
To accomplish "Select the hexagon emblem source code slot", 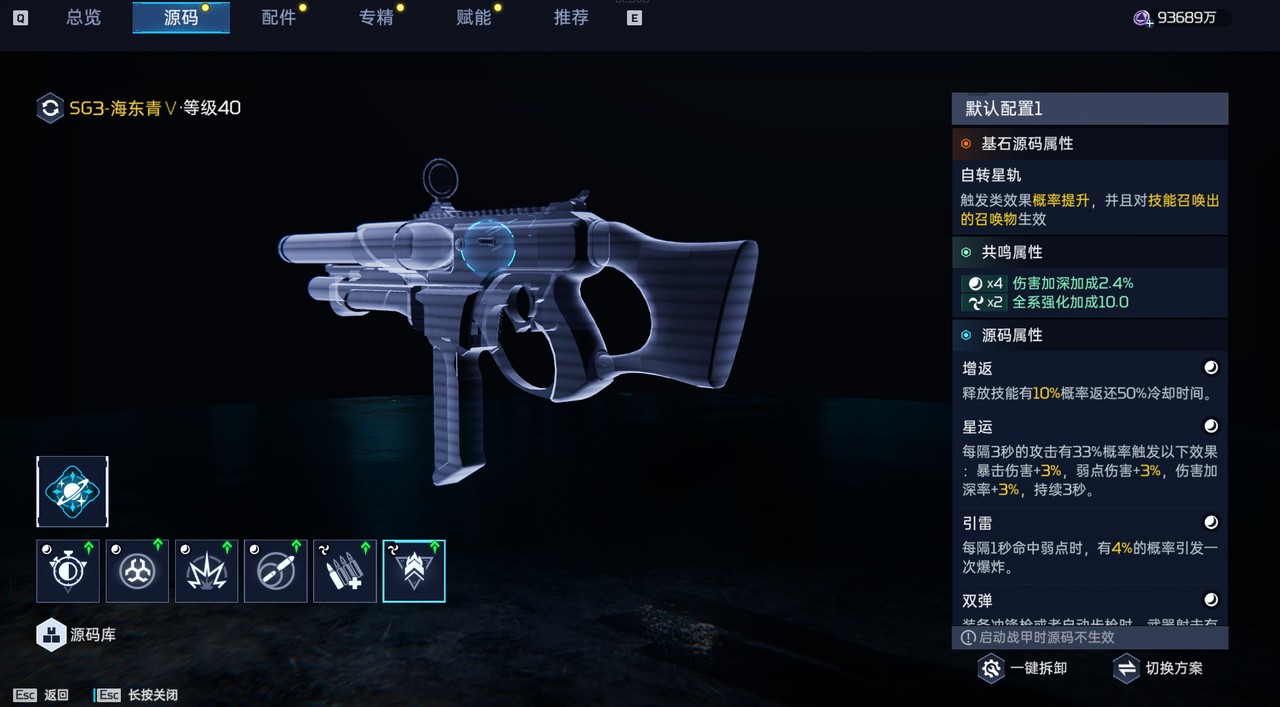I will coord(137,571).
